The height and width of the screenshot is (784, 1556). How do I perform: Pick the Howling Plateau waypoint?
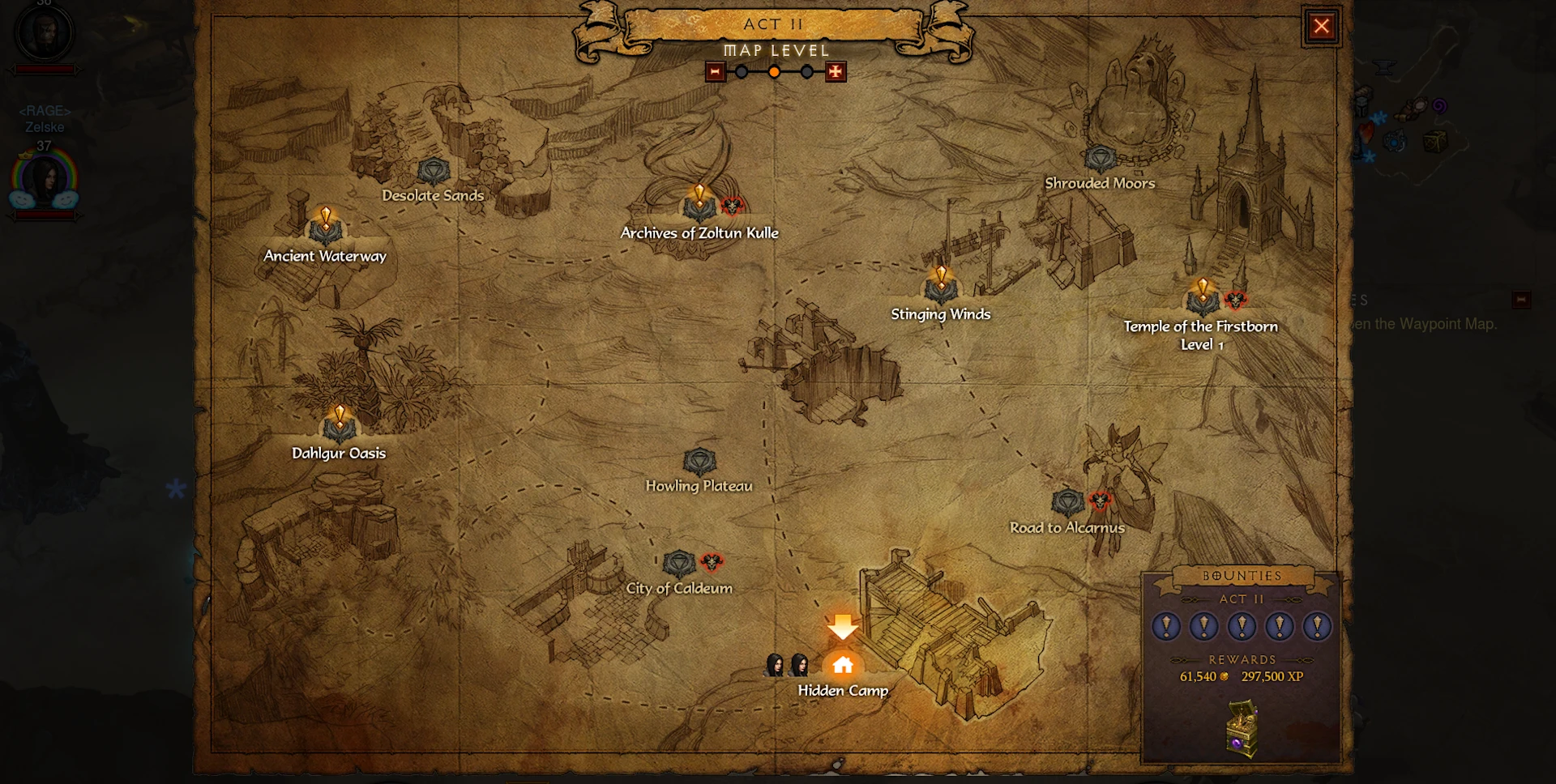pos(699,462)
